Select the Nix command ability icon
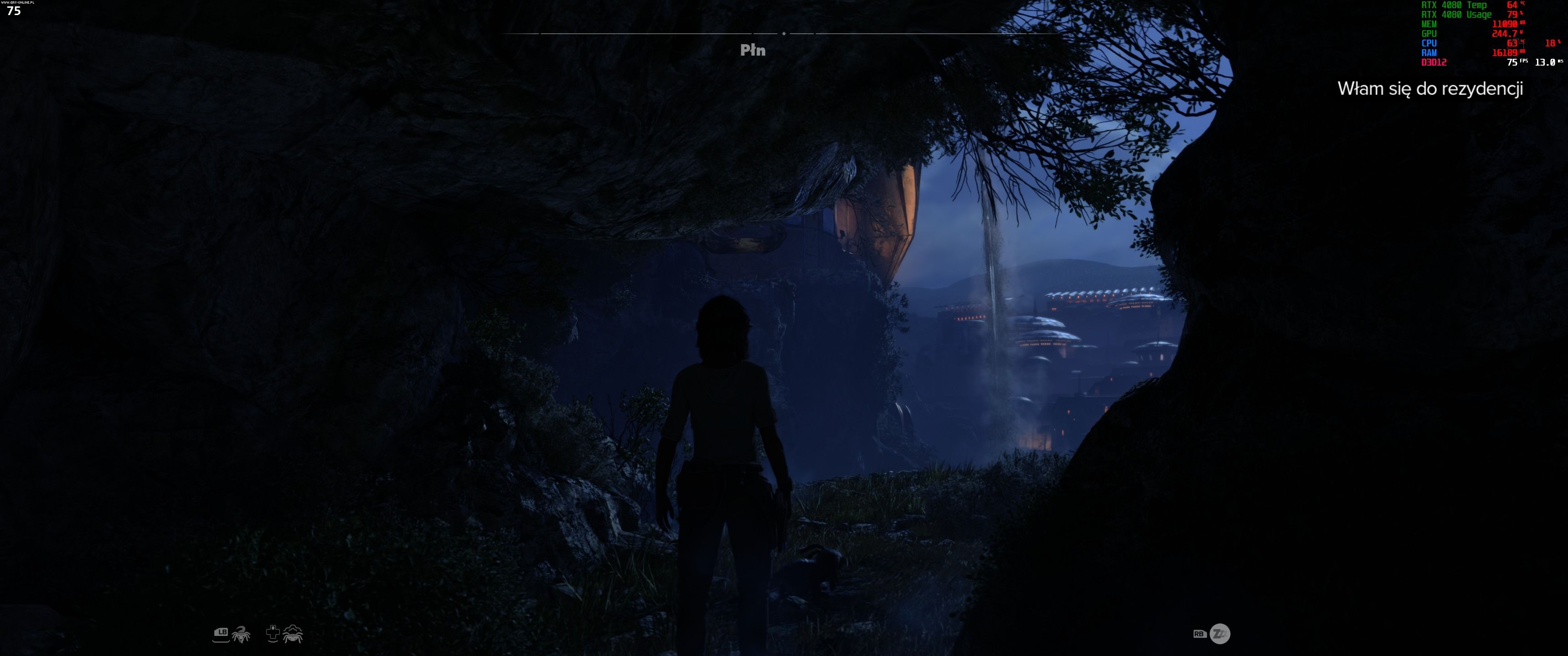 [241, 634]
